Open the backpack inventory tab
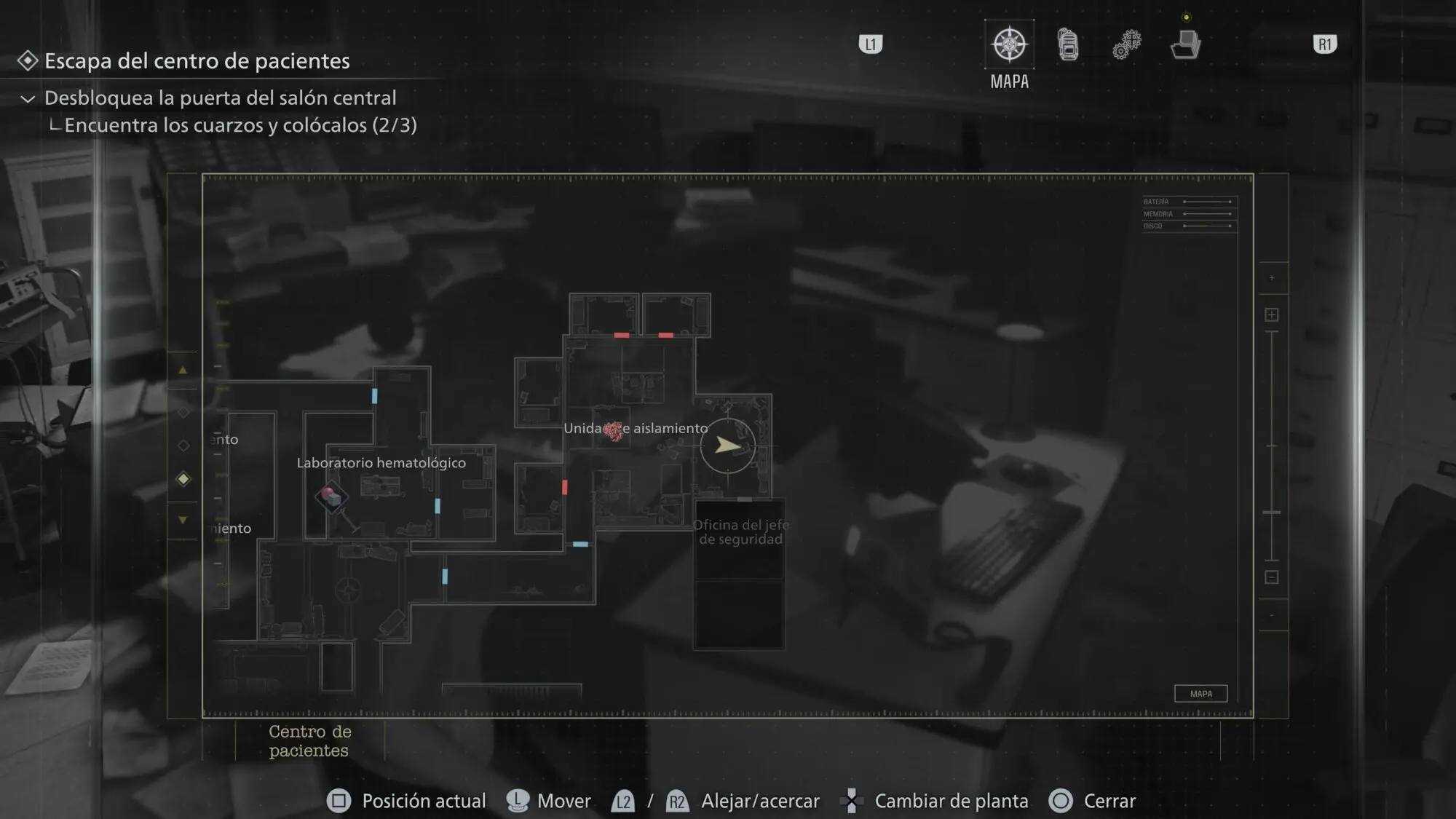Screen dimensions: 1456x819 1068,45
